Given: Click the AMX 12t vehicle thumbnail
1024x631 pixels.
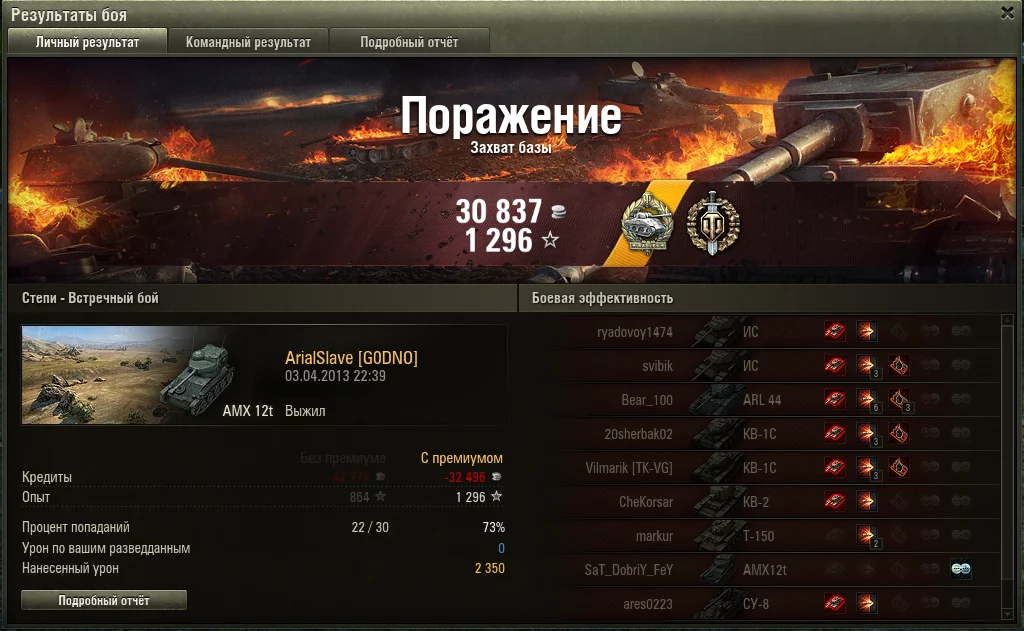Looking at the screenshot, I should pyautogui.click(x=150, y=375).
